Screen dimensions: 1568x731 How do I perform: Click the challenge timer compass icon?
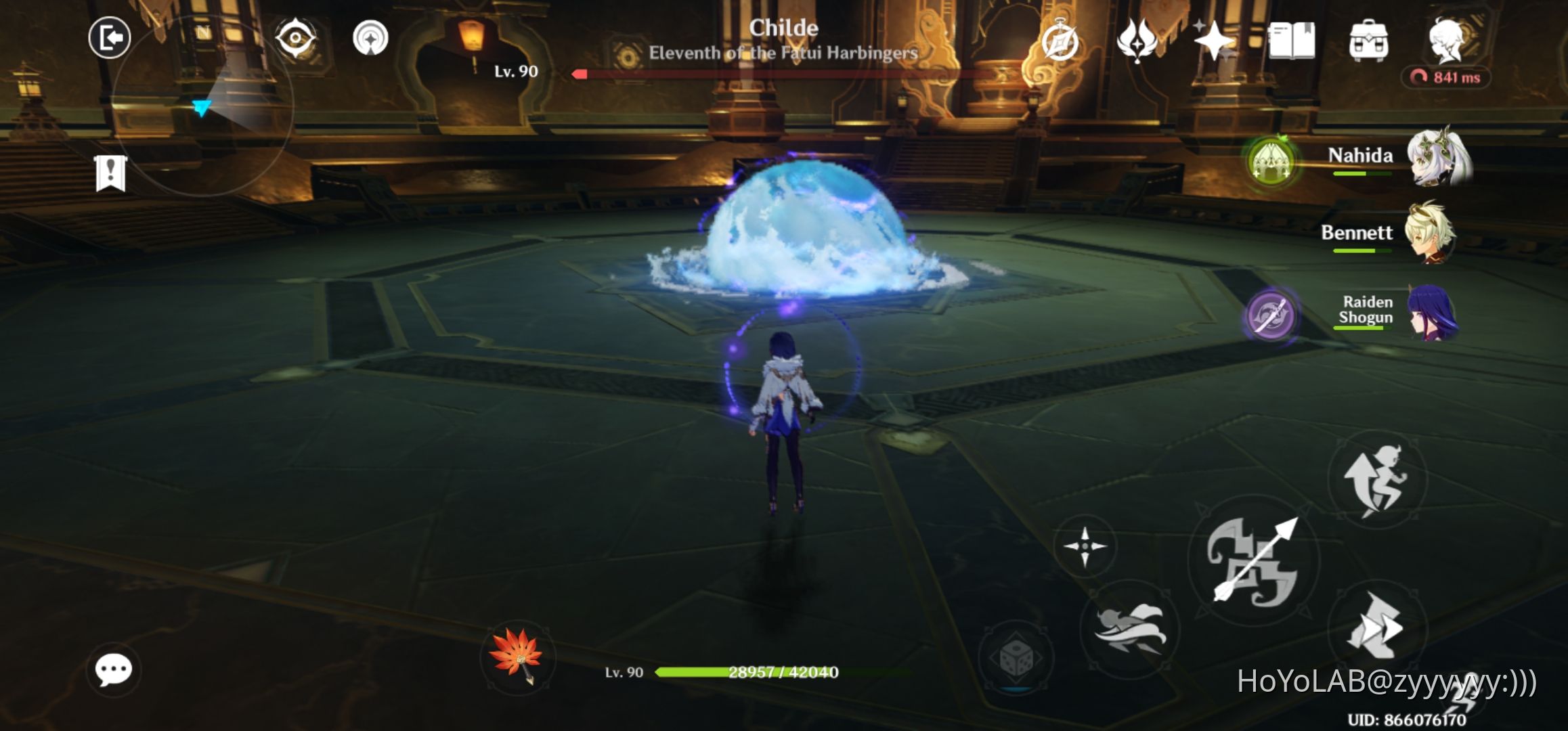1061,42
